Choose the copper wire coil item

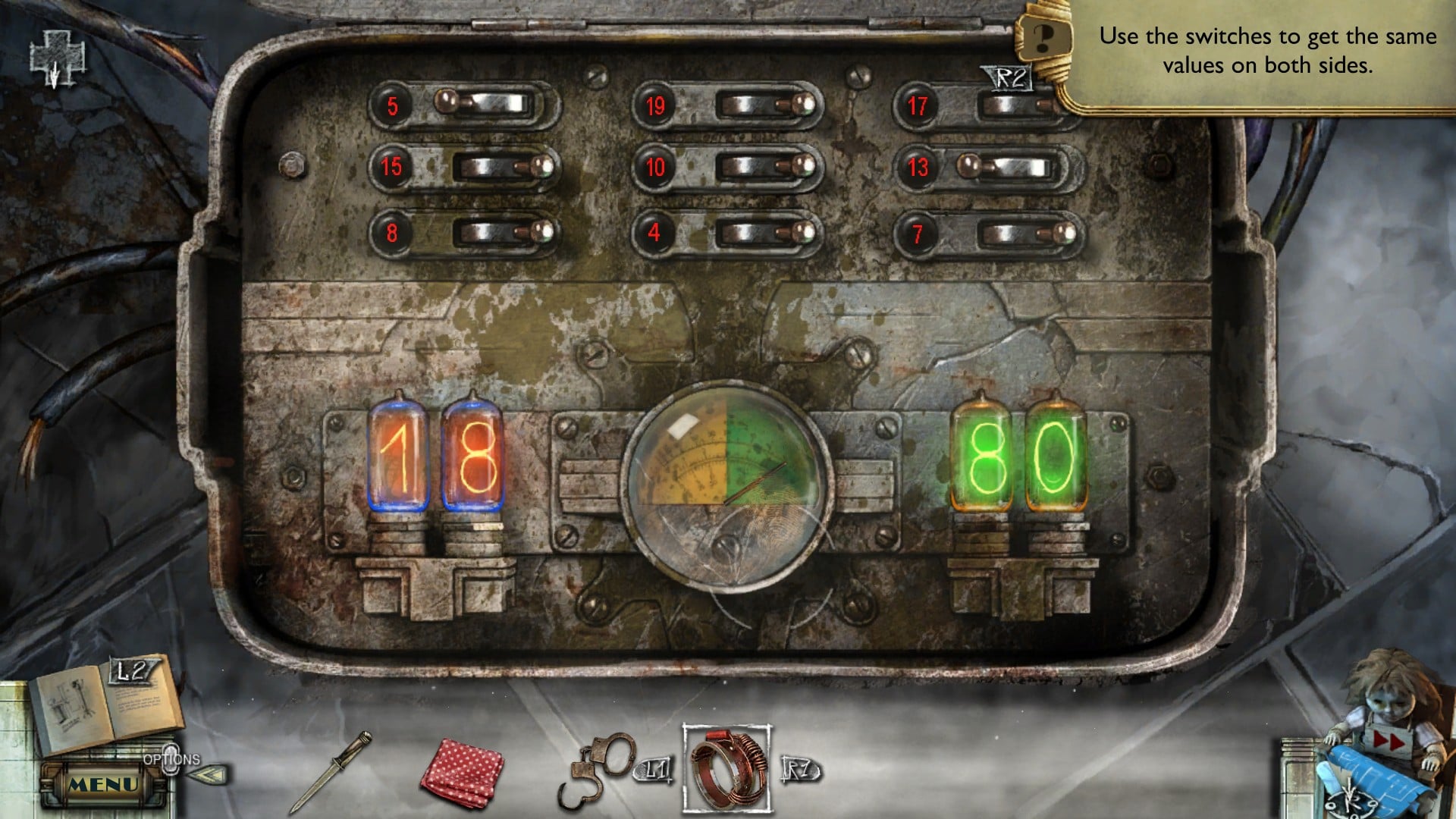tap(728, 767)
